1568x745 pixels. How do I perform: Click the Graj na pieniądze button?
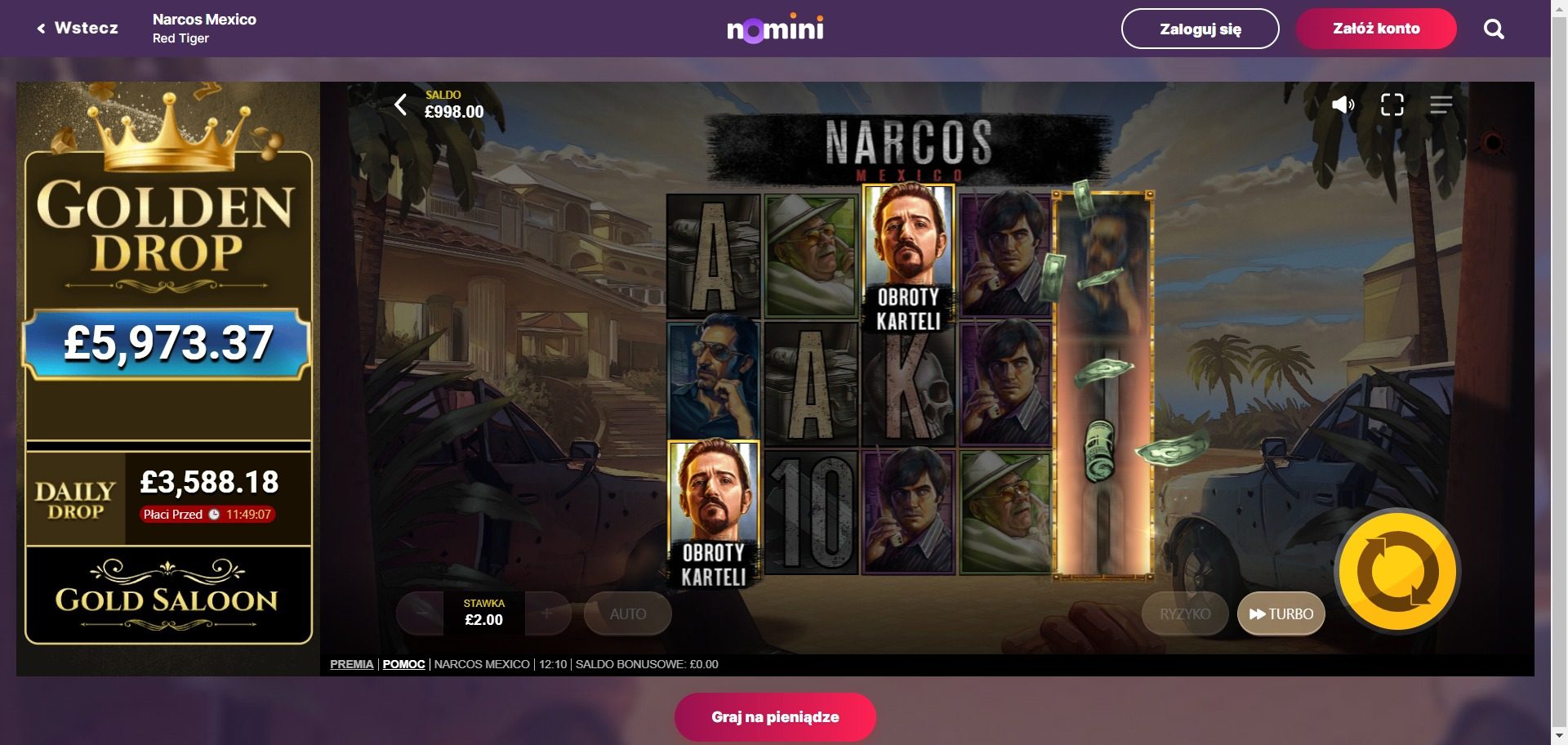click(x=774, y=716)
